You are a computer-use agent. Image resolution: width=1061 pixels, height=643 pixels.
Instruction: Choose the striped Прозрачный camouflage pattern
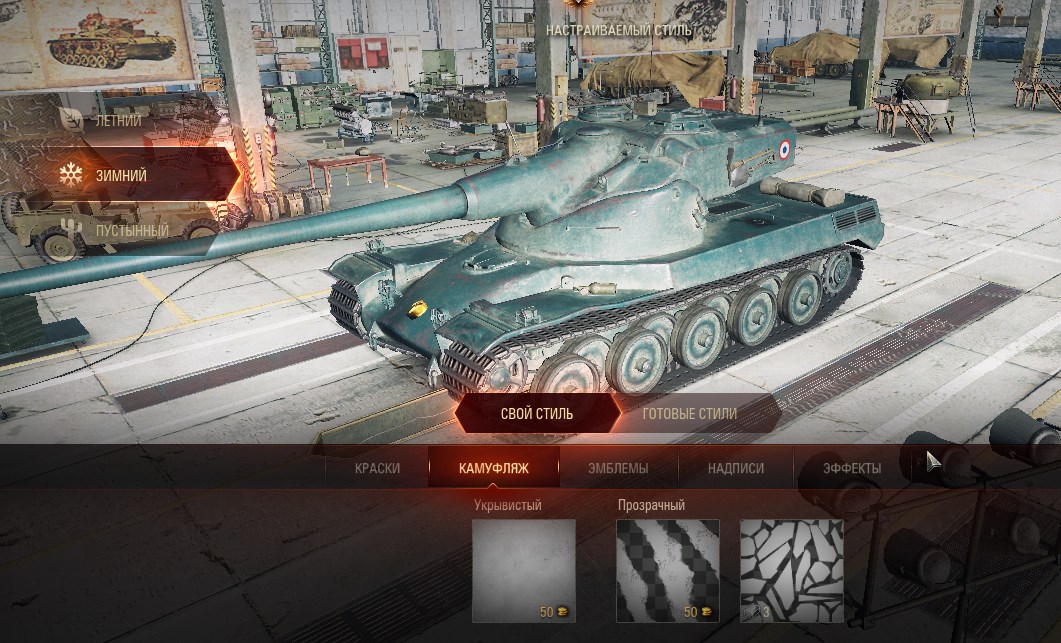click(669, 570)
